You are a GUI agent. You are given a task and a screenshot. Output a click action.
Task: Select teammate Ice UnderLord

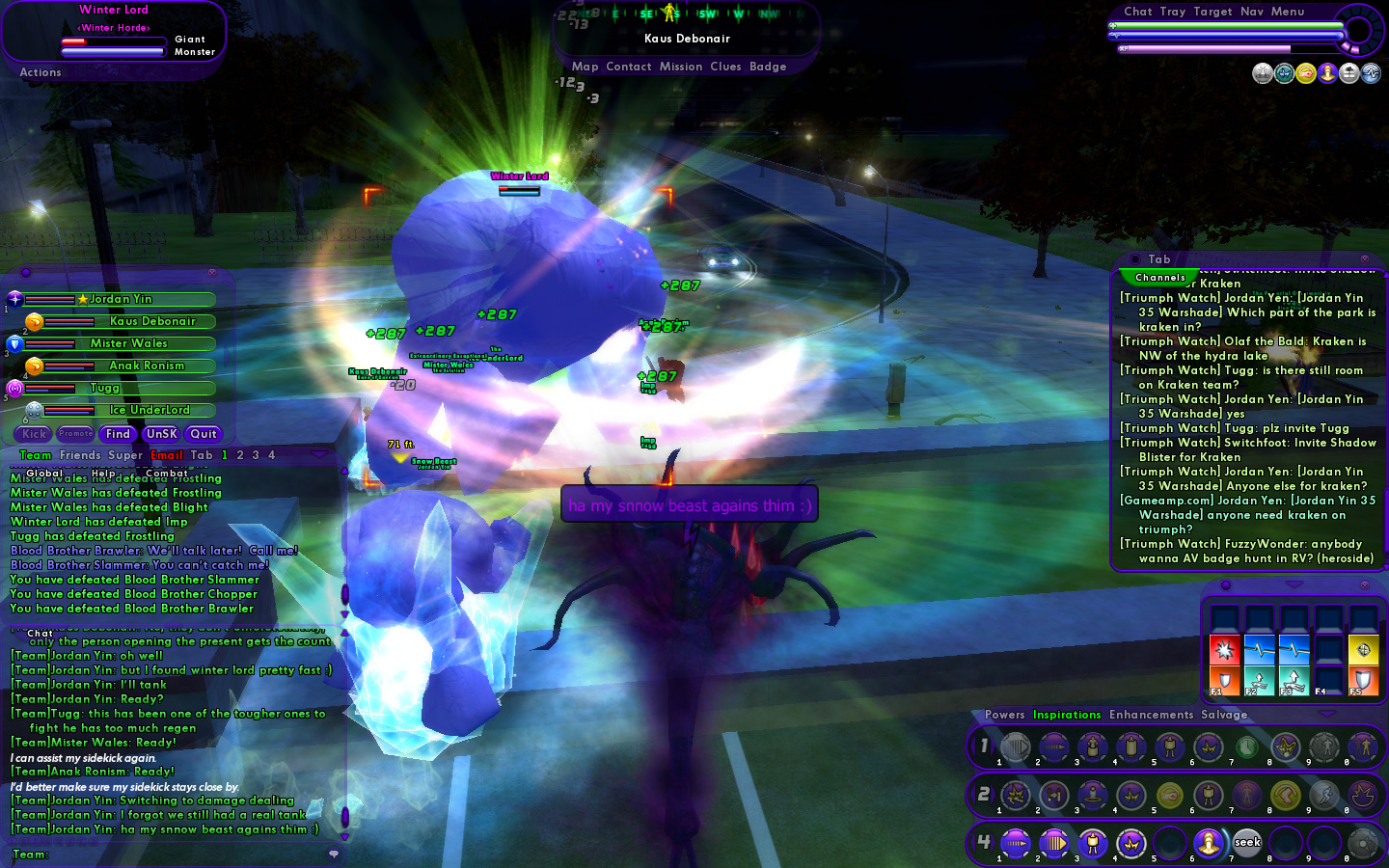click(150, 410)
